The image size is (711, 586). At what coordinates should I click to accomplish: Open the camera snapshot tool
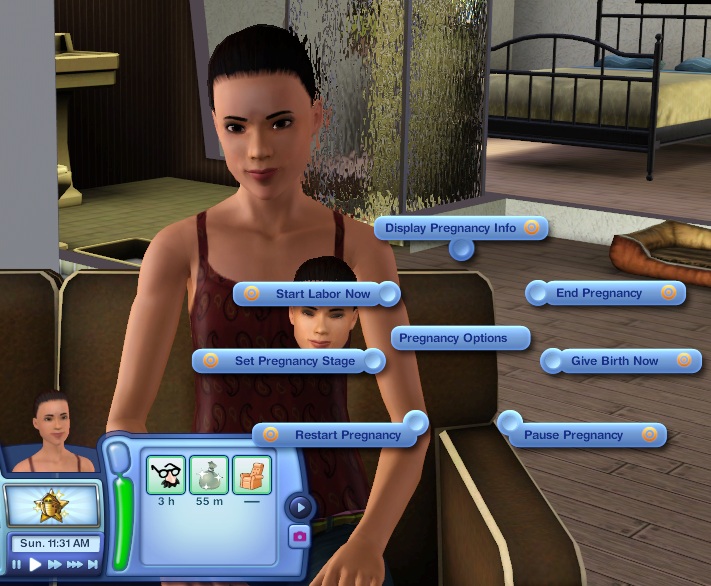[299, 536]
